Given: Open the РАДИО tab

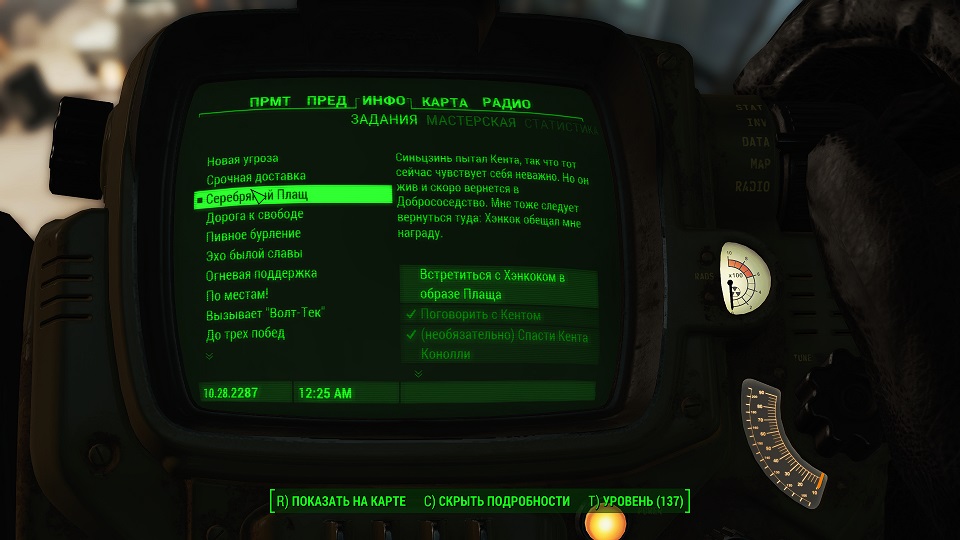Looking at the screenshot, I should (x=506, y=103).
